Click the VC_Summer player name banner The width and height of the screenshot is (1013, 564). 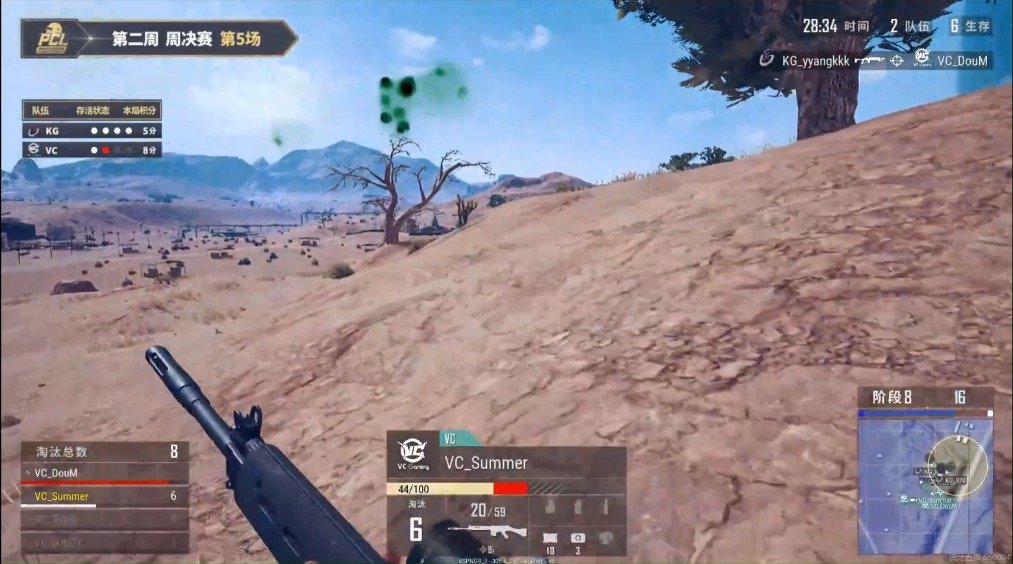(x=486, y=463)
